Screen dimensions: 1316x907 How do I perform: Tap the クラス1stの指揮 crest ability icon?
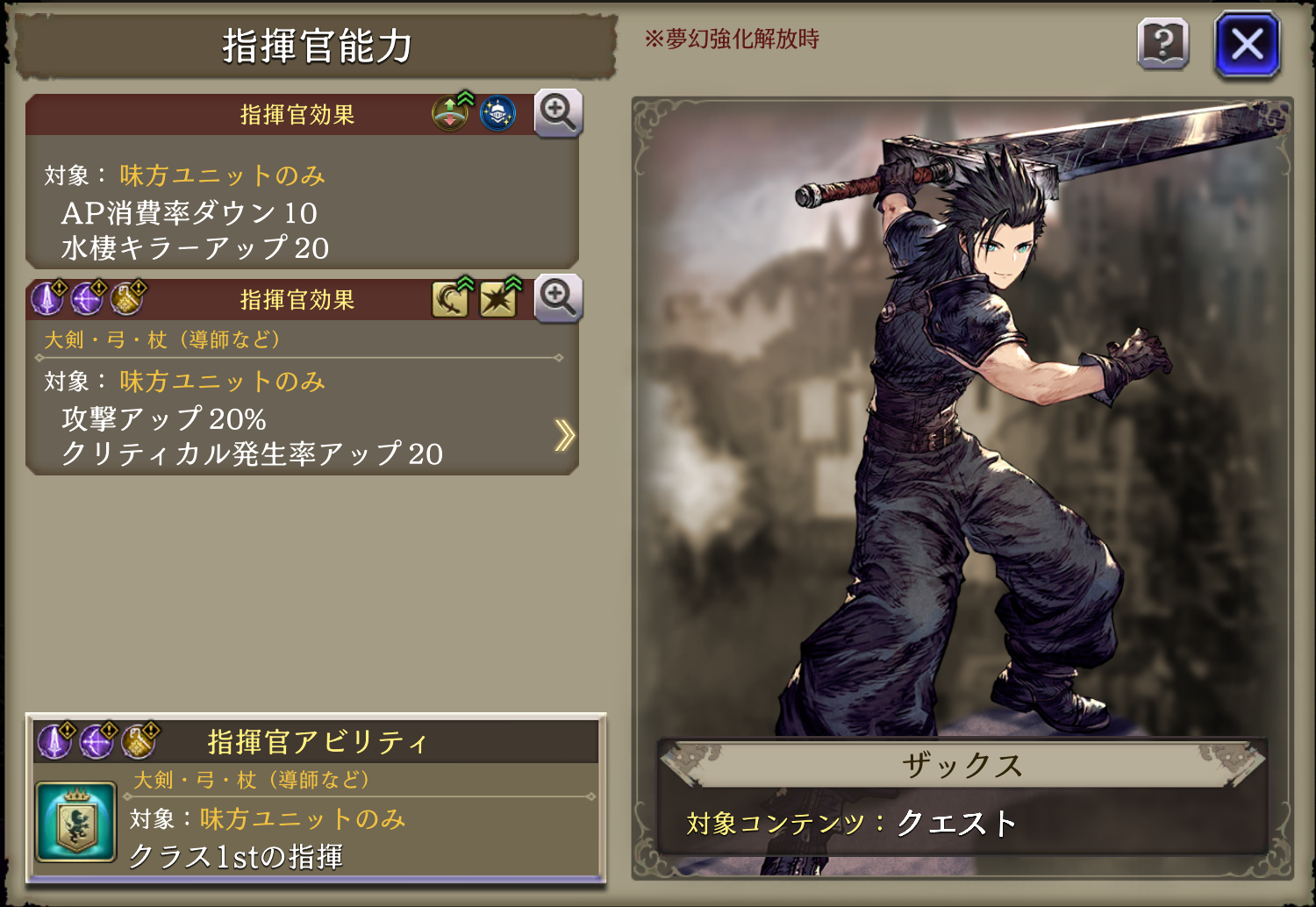[x=76, y=822]
